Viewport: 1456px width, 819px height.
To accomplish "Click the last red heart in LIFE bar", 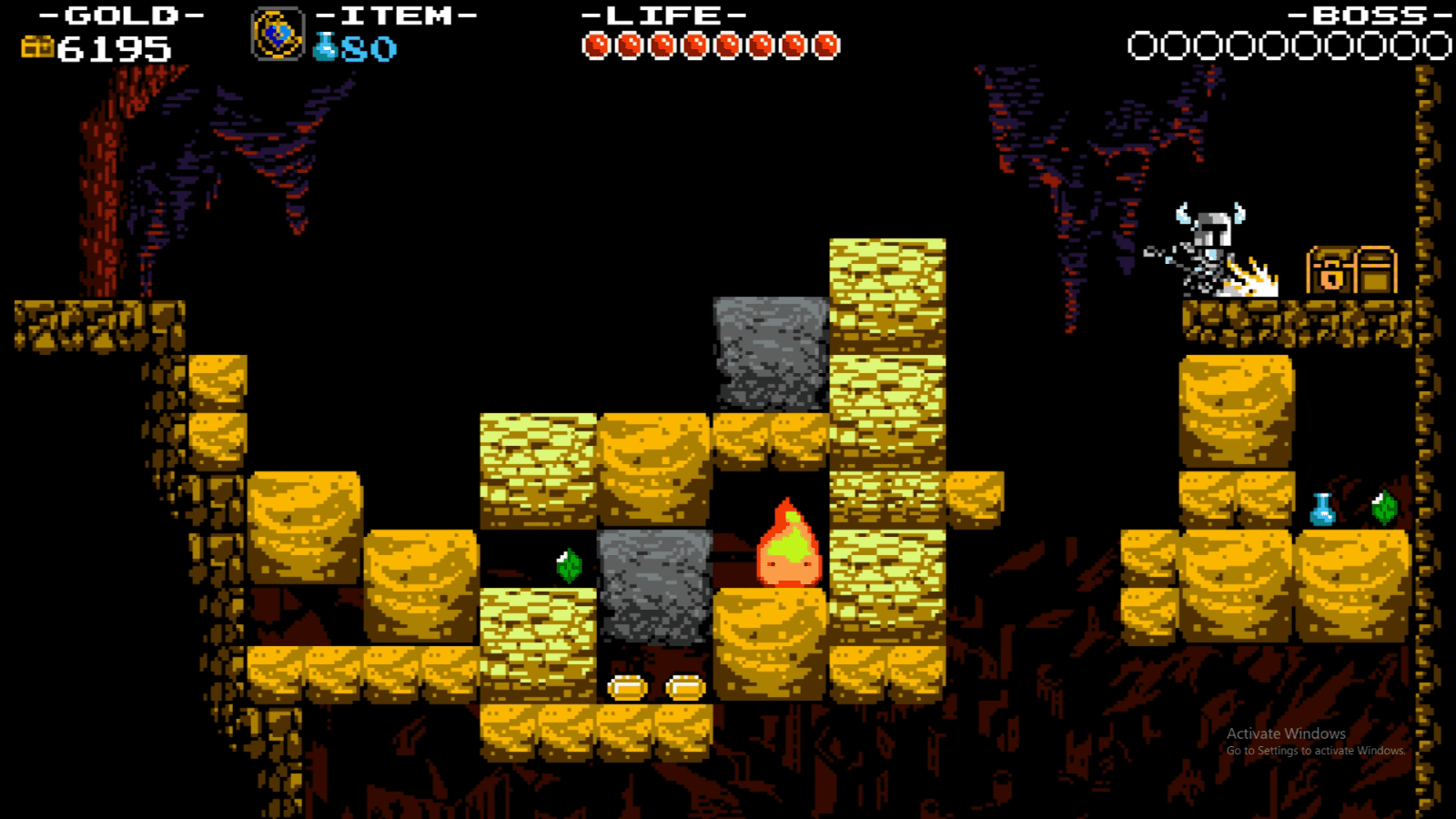I will pos(826,42).
